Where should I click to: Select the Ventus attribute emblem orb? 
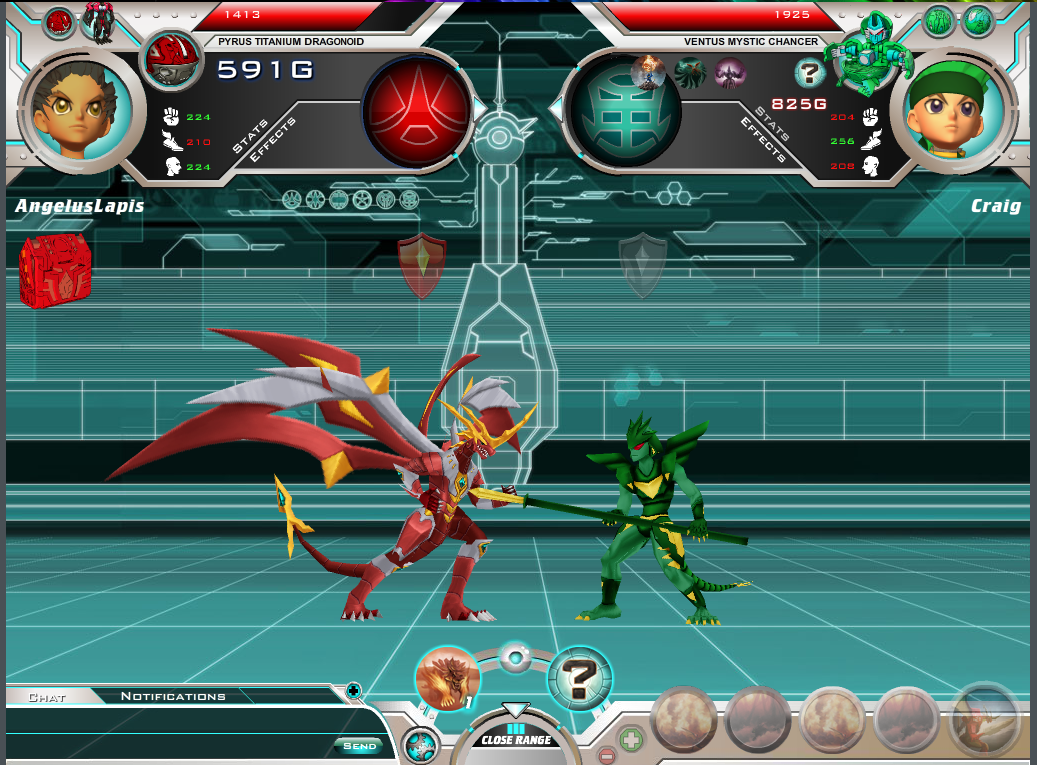click(624, 110)
